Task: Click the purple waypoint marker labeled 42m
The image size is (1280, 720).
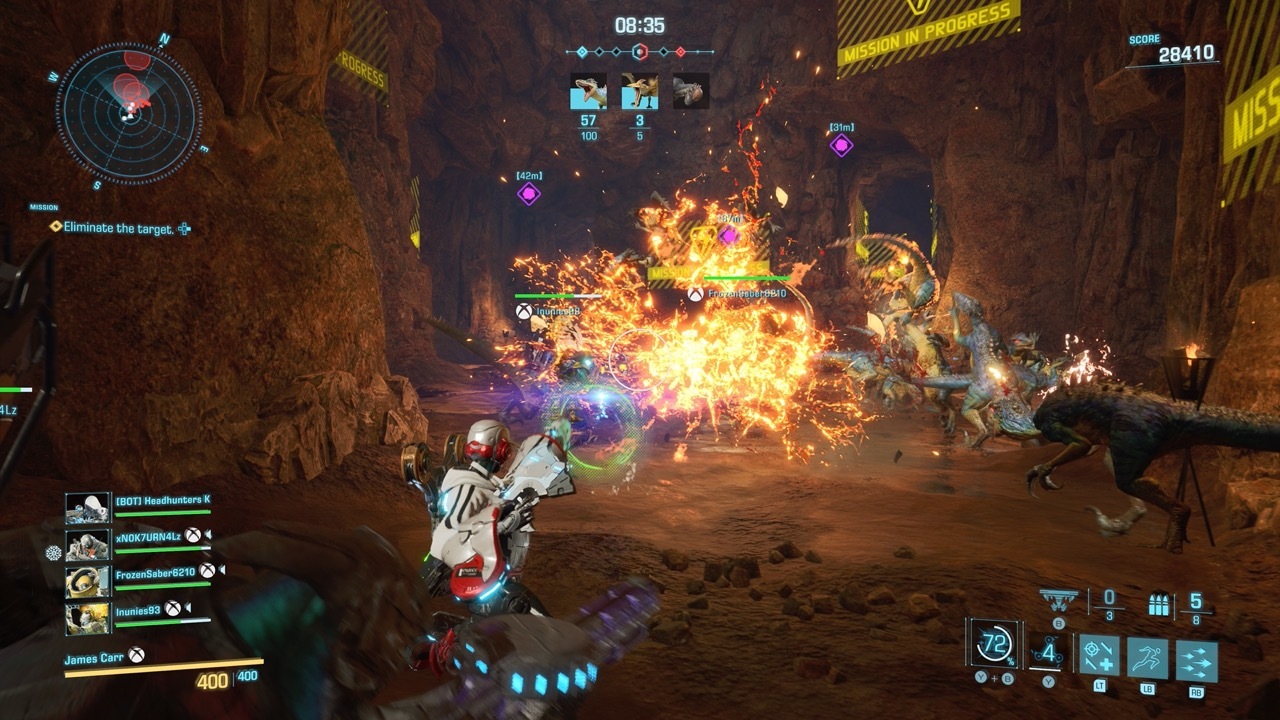Action: coord(528,194)
